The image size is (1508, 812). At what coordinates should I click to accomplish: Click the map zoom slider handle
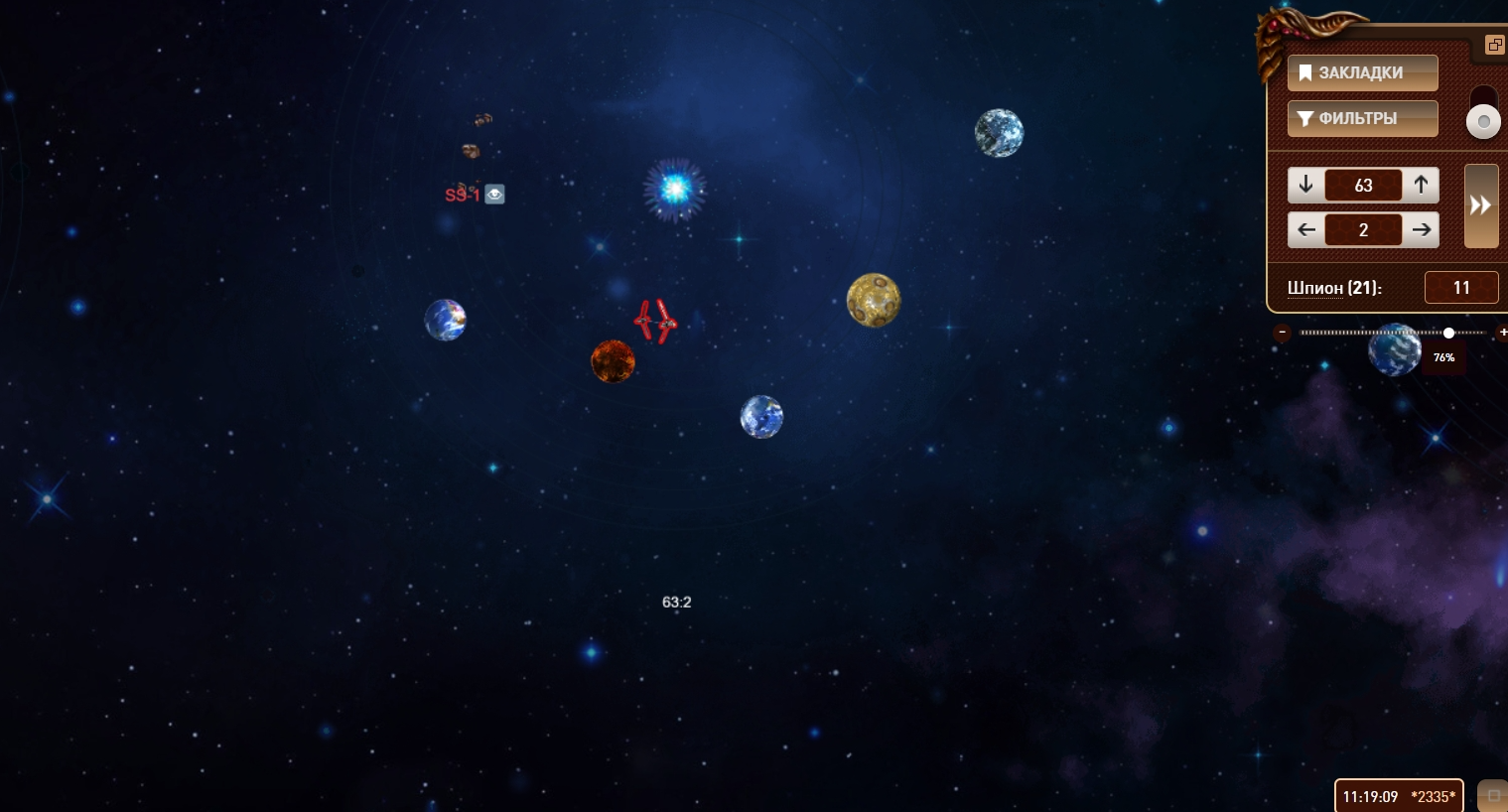(x=1449, y=333)
